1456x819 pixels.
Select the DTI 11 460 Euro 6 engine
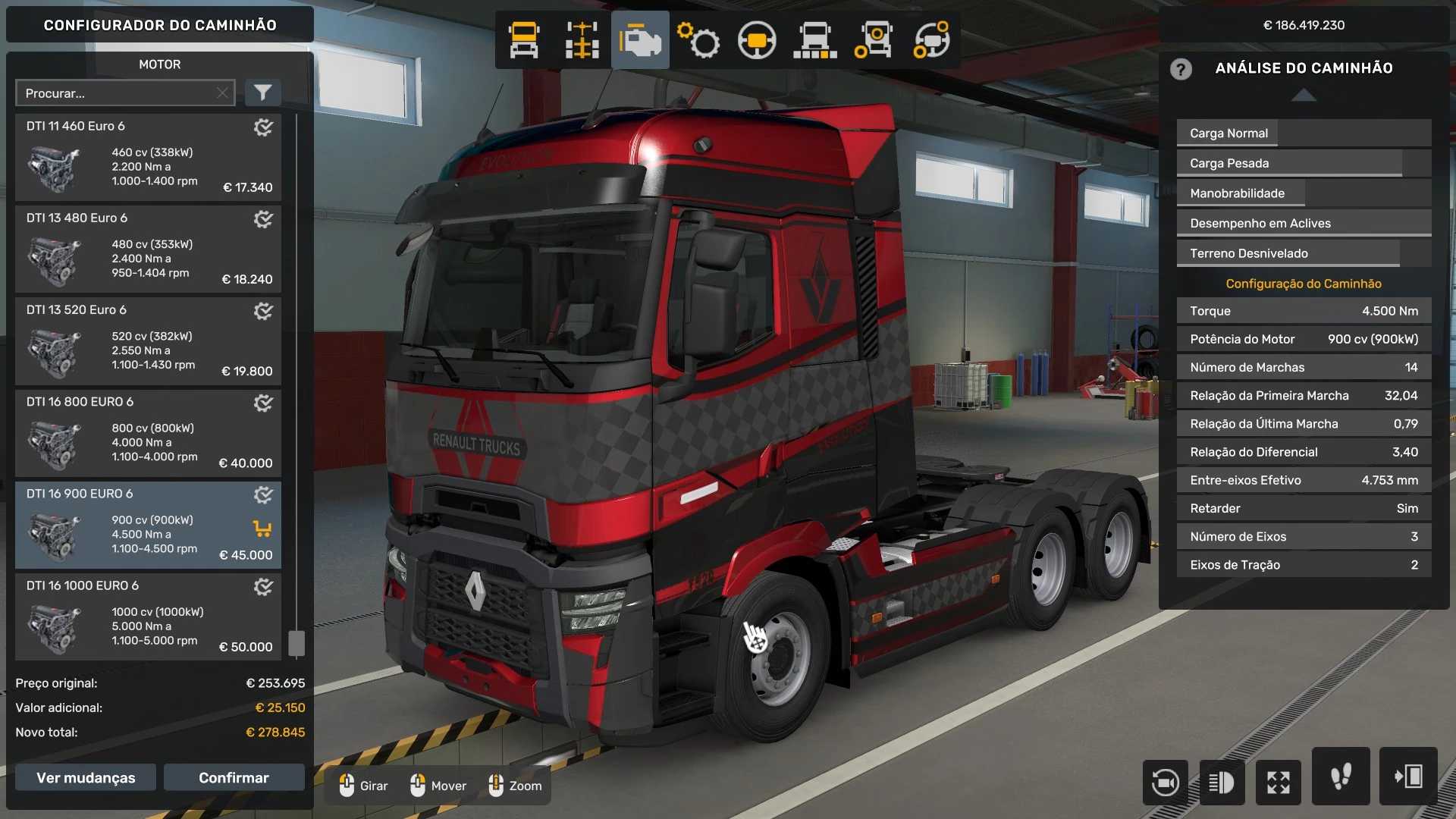click(148, 158)
